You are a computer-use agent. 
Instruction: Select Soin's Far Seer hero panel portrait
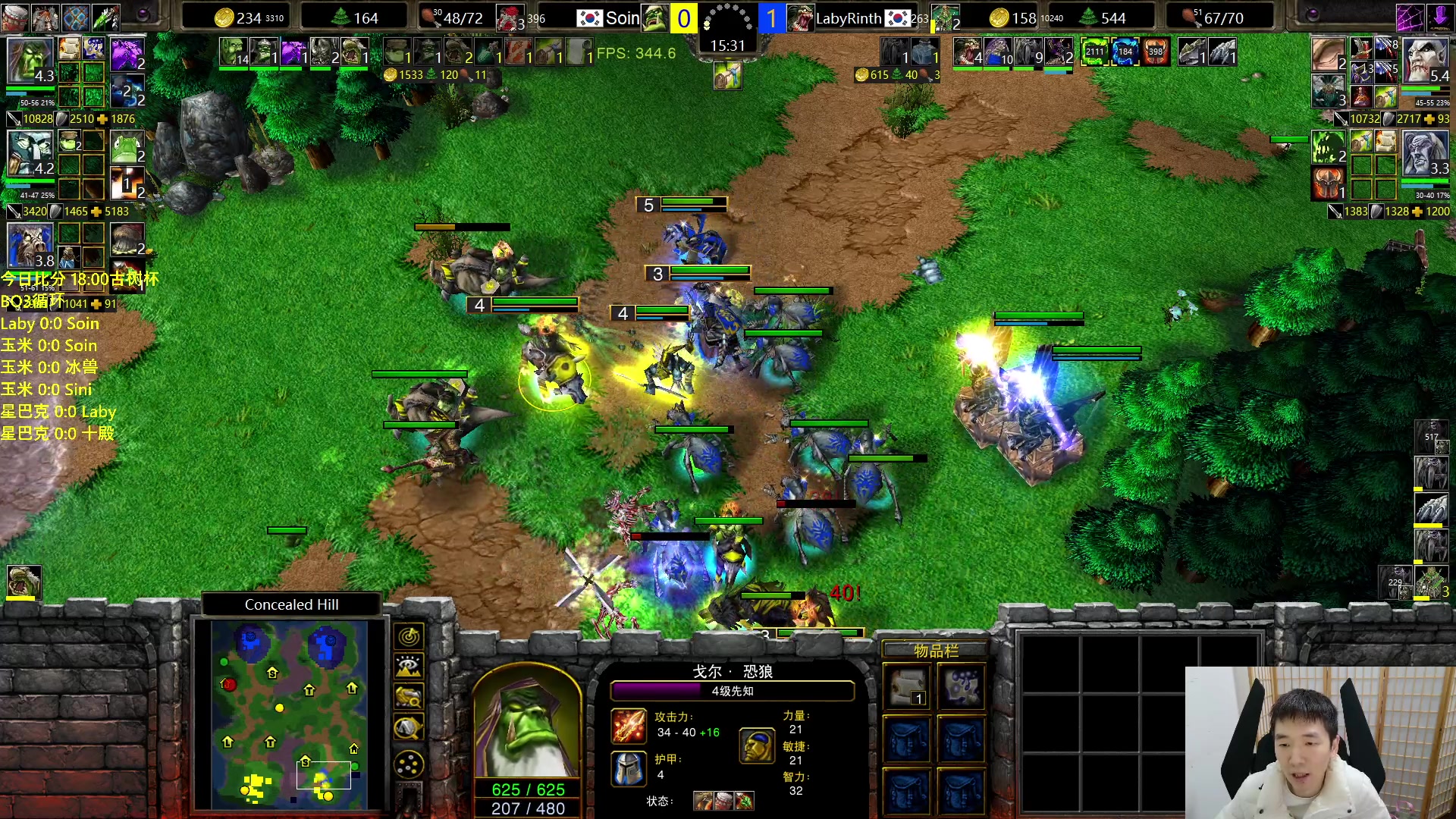pyautogui.click(x=30, y=61)
